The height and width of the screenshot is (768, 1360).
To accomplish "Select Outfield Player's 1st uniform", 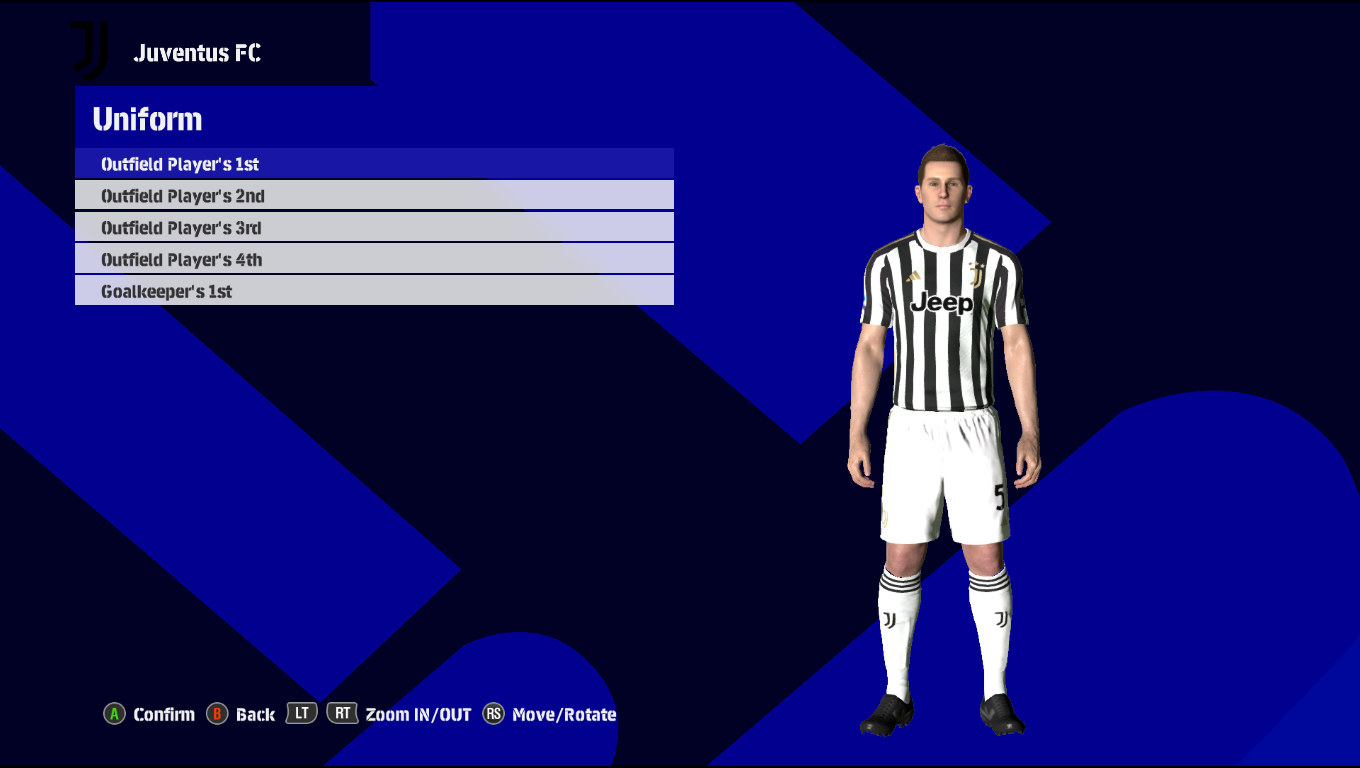I will click(x=374, y=164).
